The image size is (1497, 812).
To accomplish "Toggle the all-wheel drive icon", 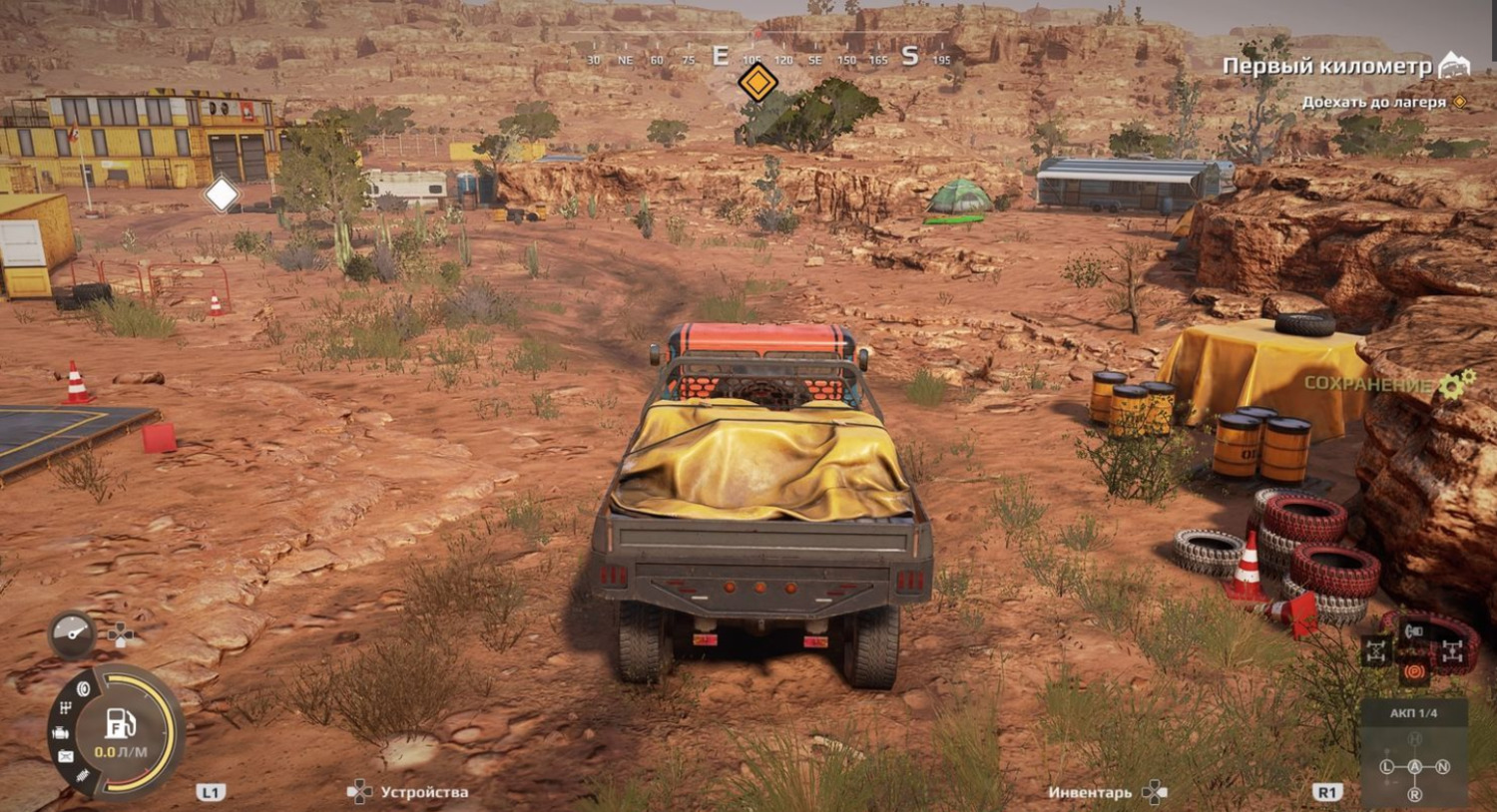I will (1451, 651).
